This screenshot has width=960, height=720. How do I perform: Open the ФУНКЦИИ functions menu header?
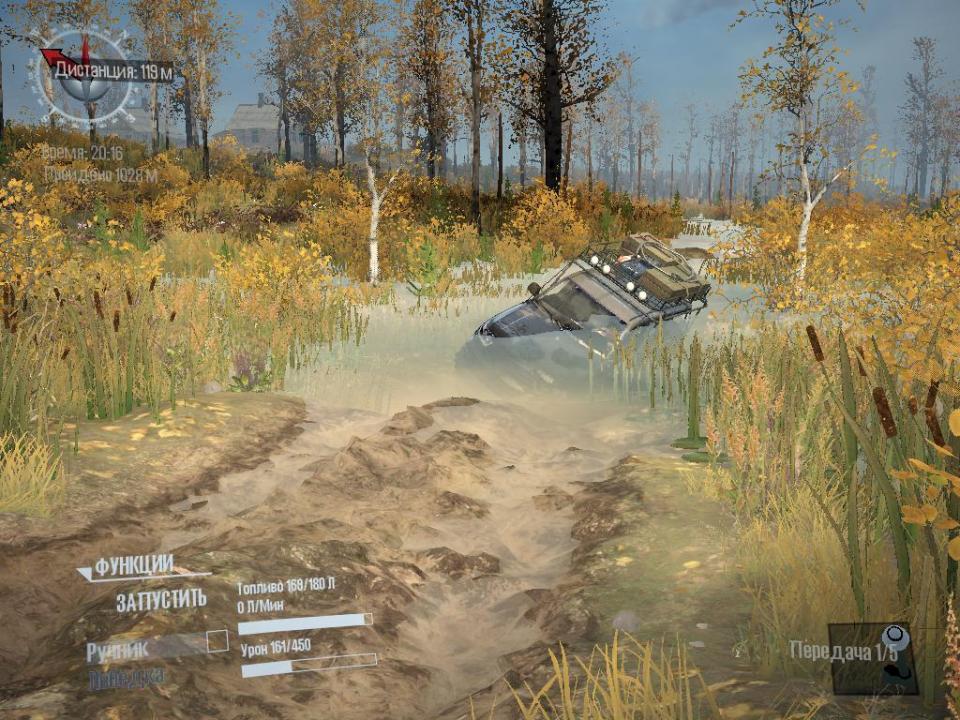pos(134,565)
